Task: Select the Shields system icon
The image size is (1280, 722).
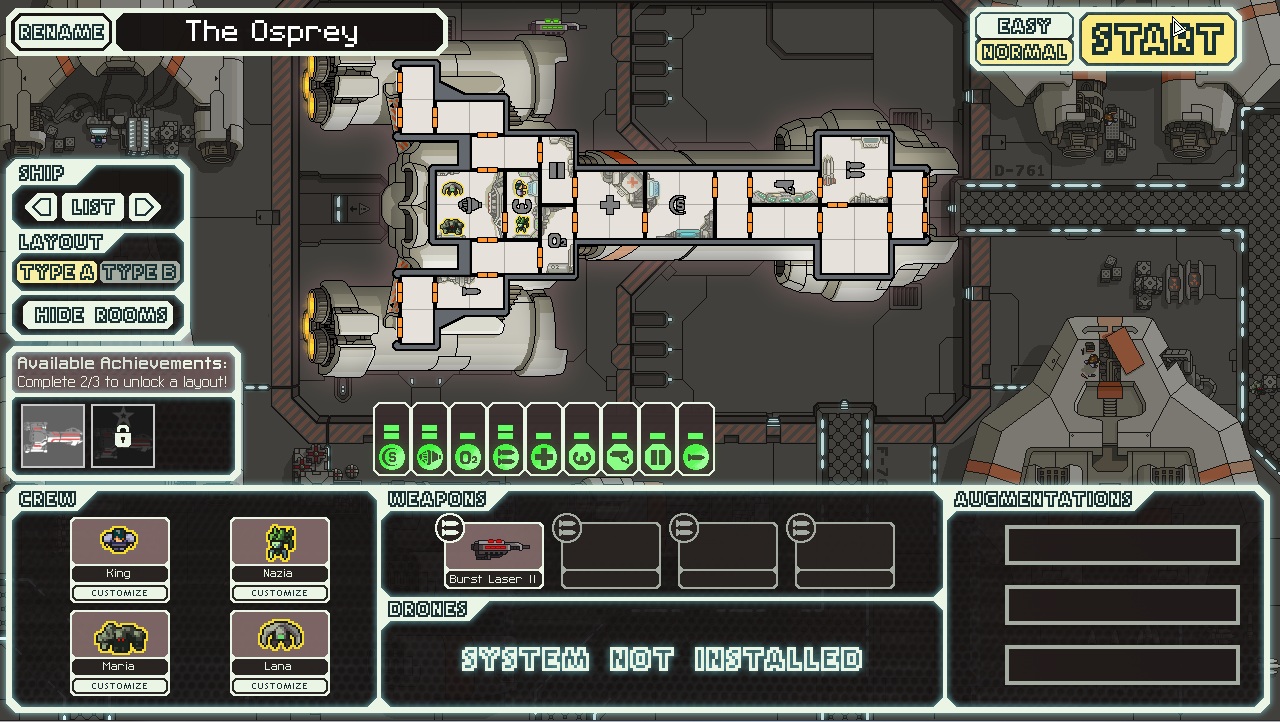Action: pos(391,457)
